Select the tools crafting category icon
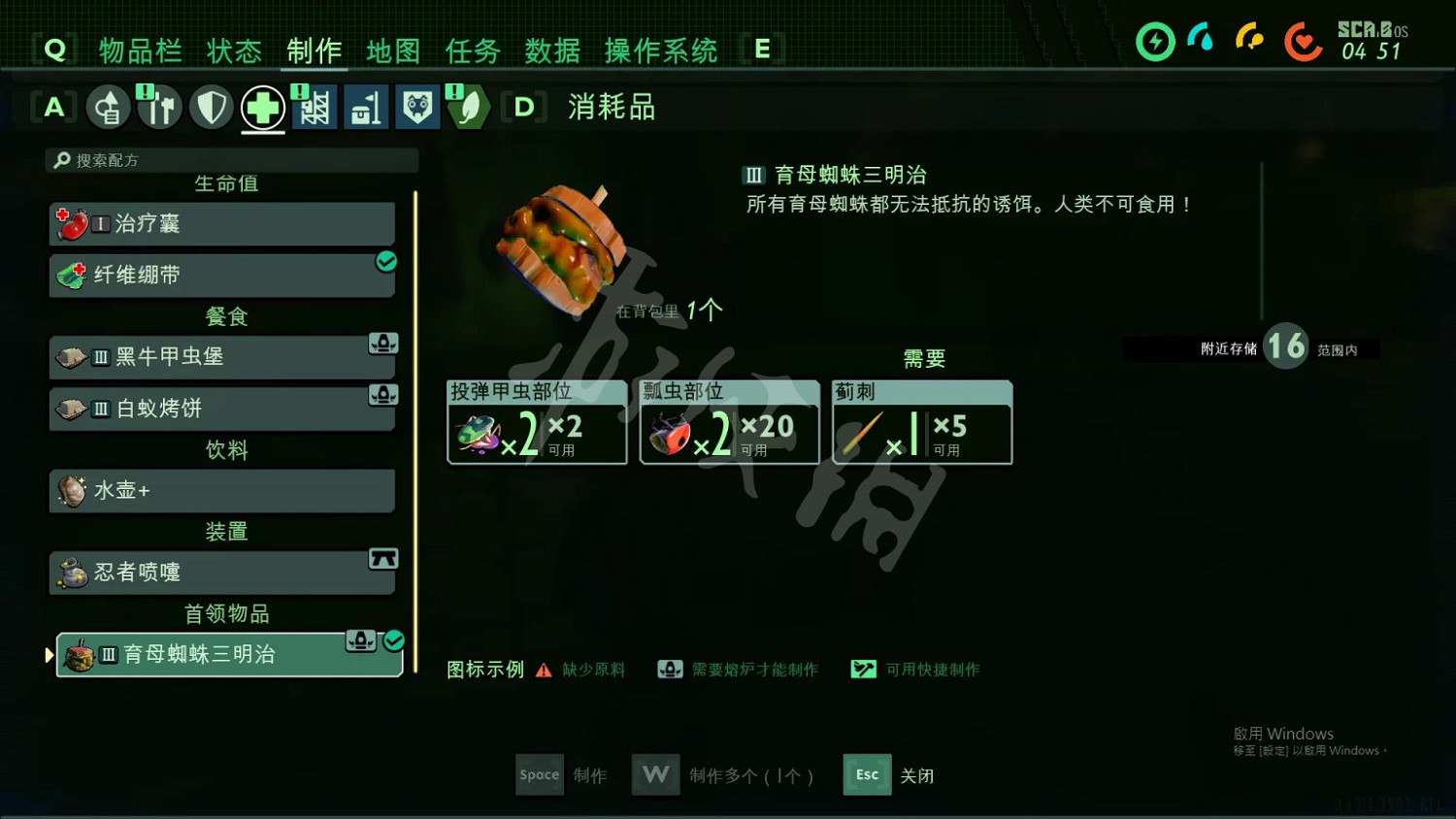 (159, 107)
